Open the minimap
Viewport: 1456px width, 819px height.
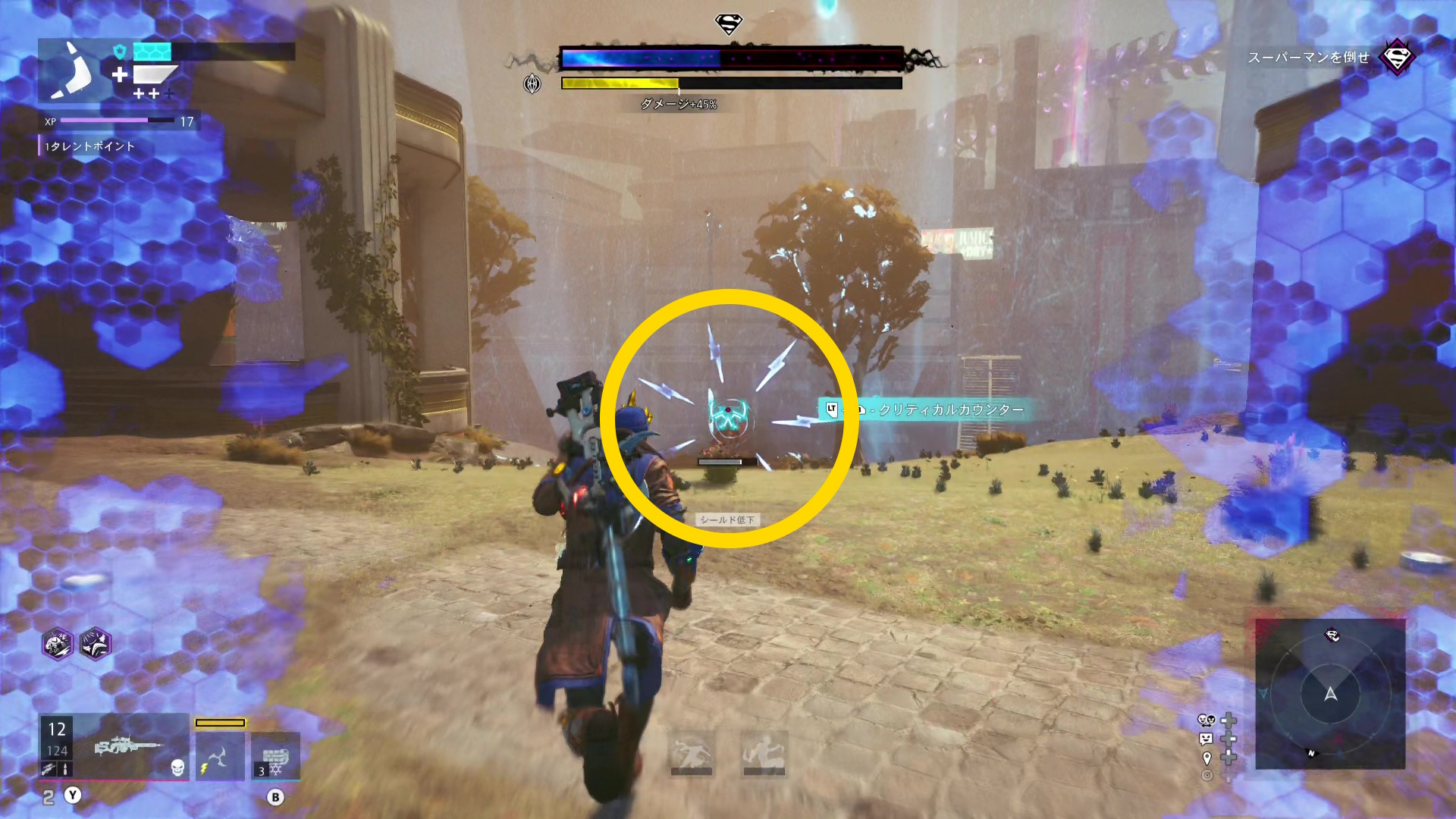1330,694
